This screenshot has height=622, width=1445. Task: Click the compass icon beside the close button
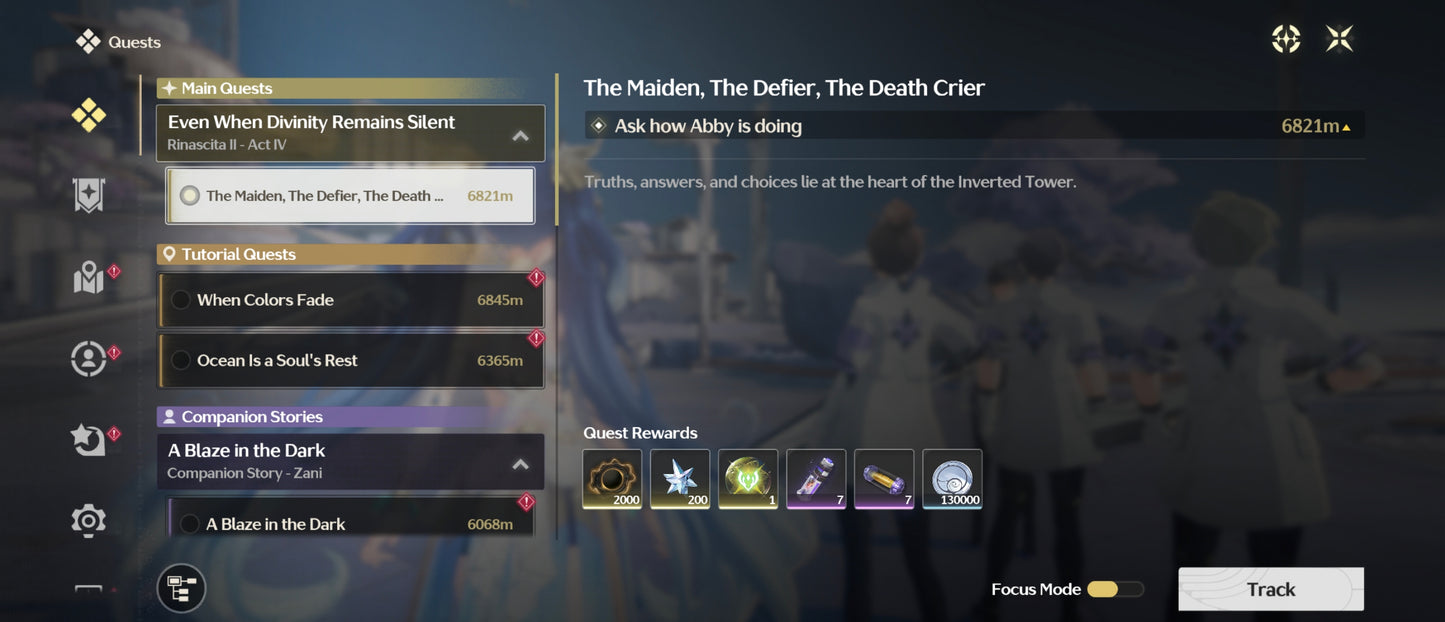pos(1285,39)
